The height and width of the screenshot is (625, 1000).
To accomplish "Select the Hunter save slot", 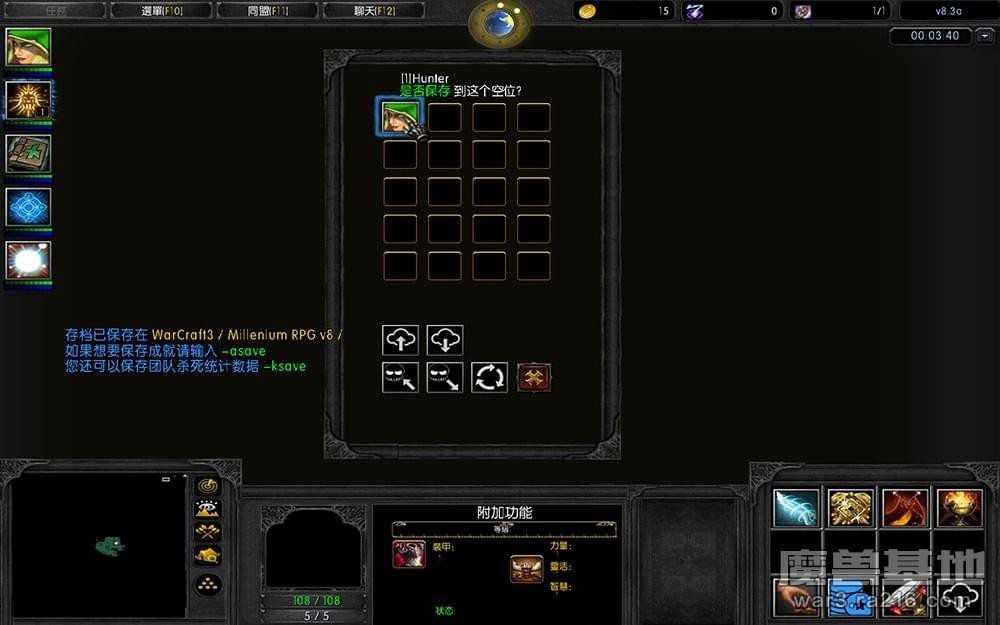I will (400, 118).
